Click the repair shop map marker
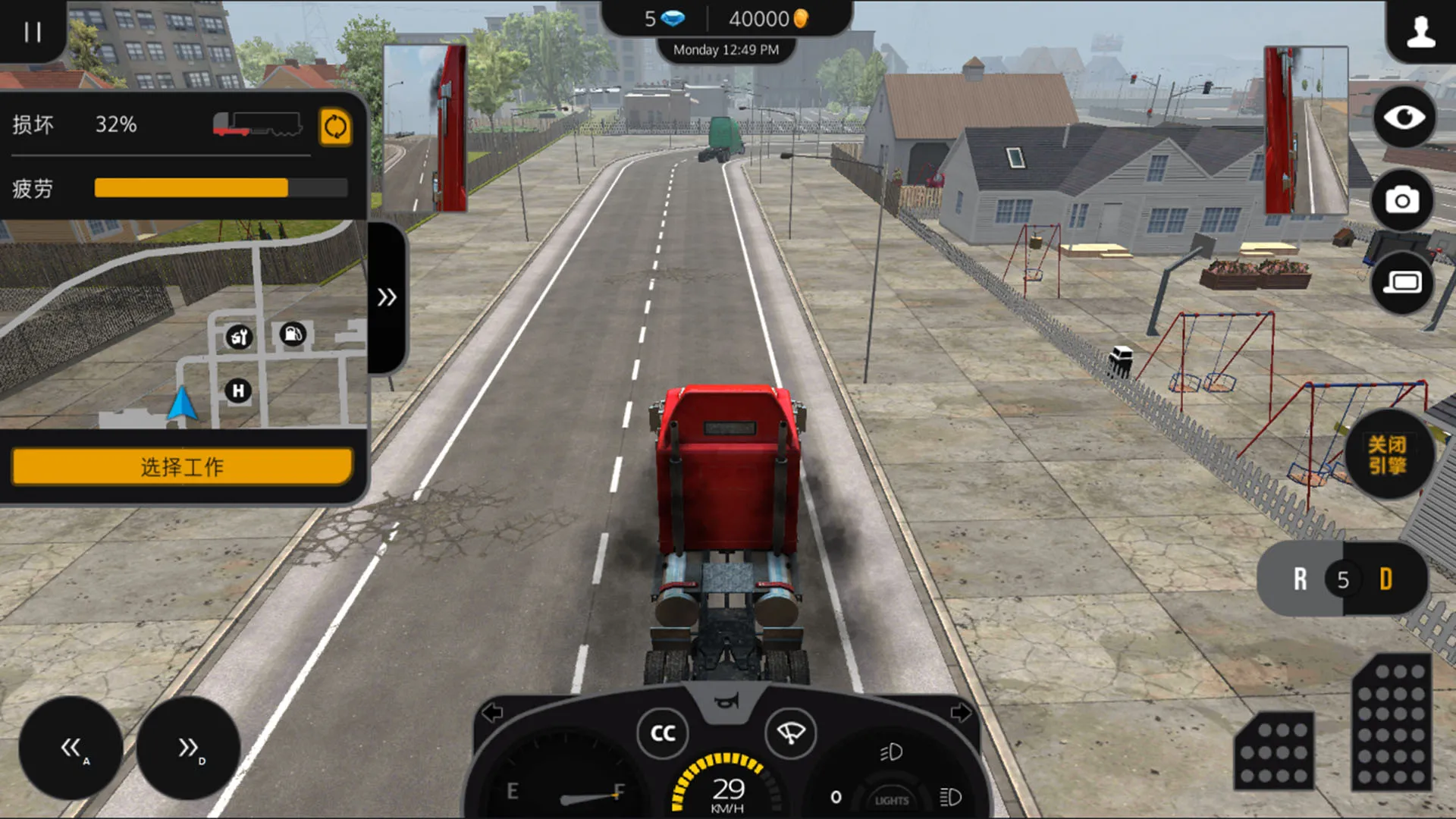 pyautogui.click(x=239, y=337)
